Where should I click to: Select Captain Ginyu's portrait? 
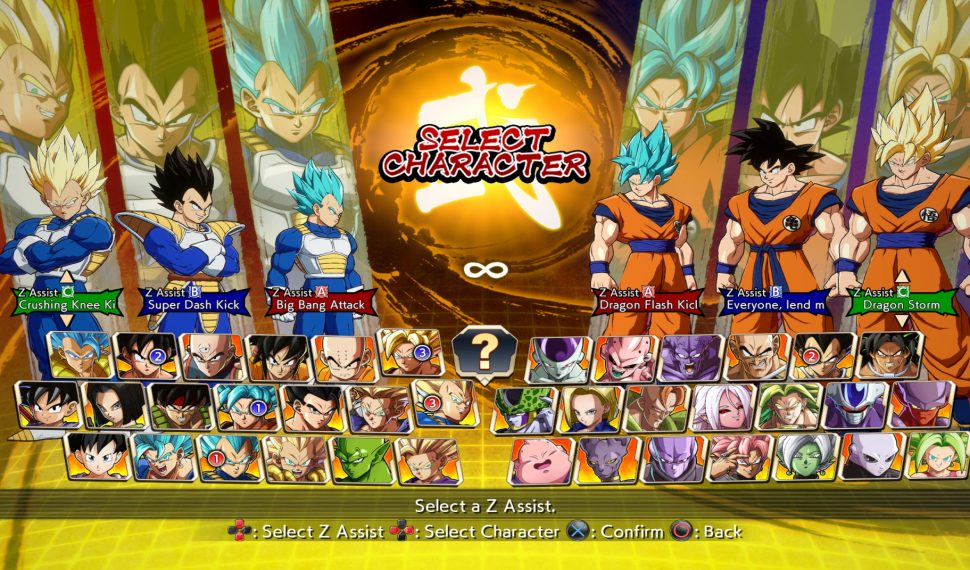coord(691,357)
